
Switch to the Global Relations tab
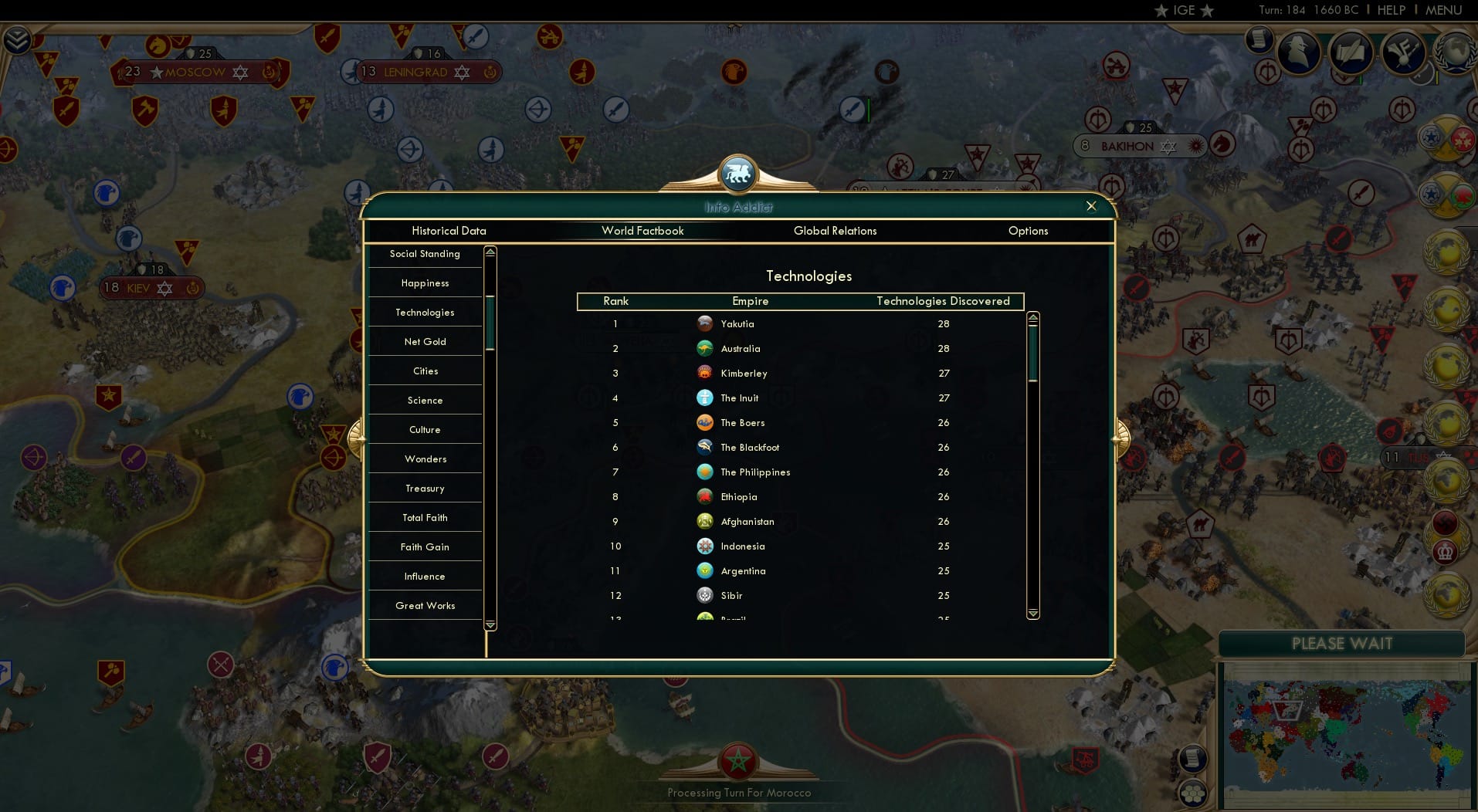click(x=835, y=231)
